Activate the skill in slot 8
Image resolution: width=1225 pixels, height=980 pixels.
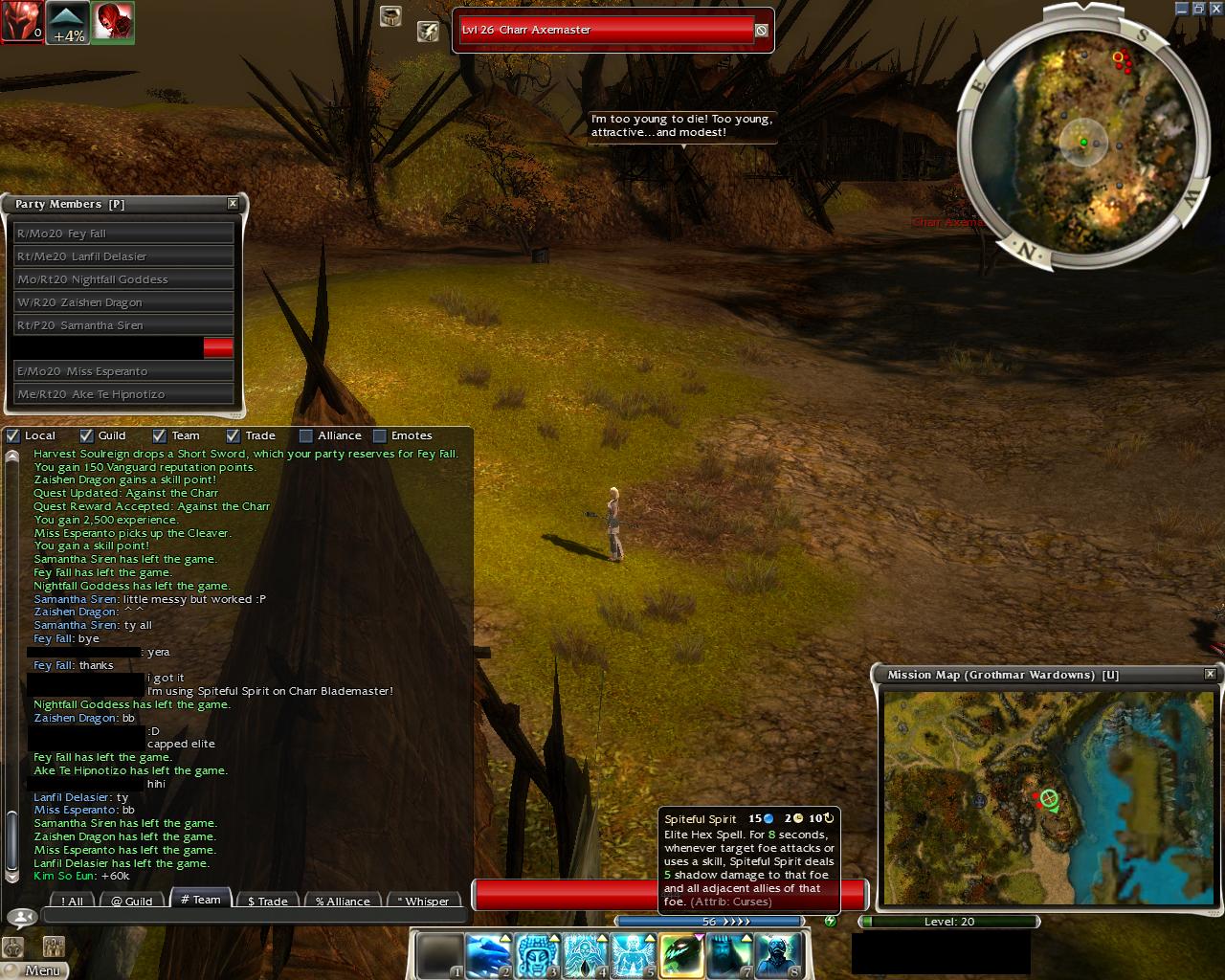coord(778,955)
